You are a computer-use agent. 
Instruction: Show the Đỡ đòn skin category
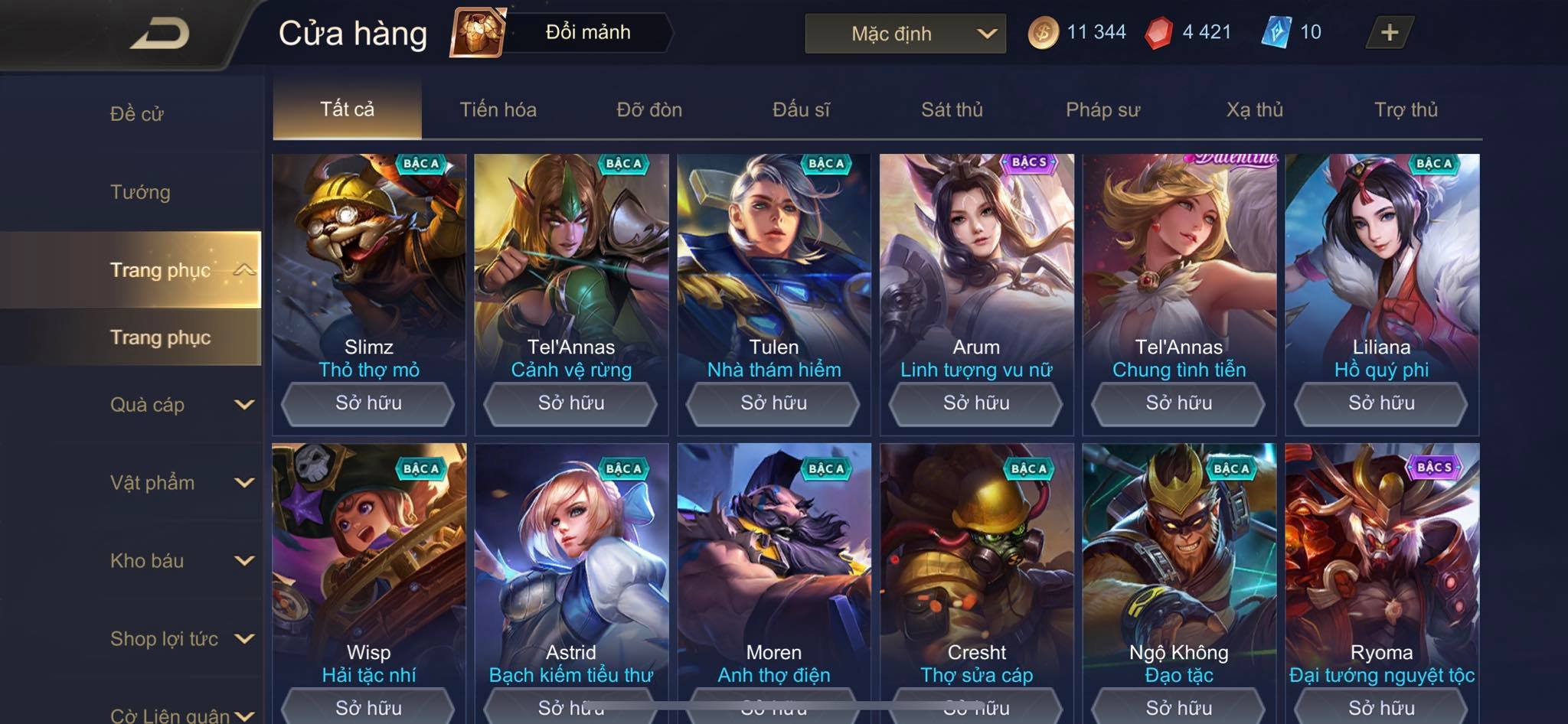click(x=649, y=109)
